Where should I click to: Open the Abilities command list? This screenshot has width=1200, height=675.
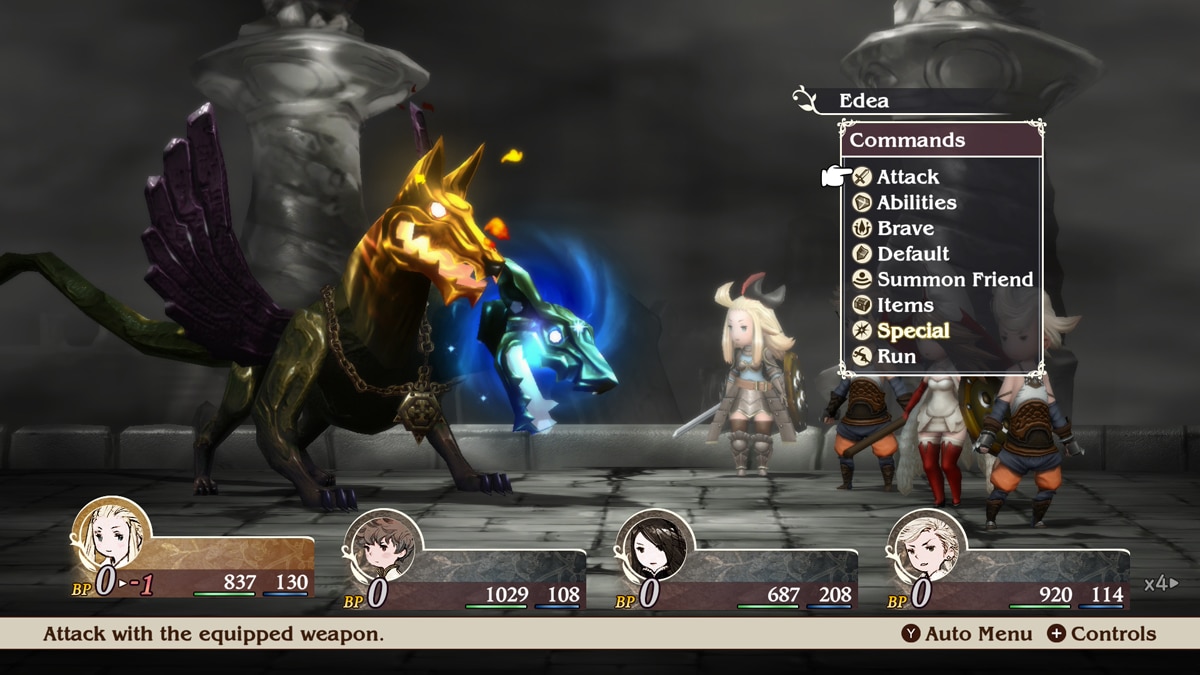(915, 203)
